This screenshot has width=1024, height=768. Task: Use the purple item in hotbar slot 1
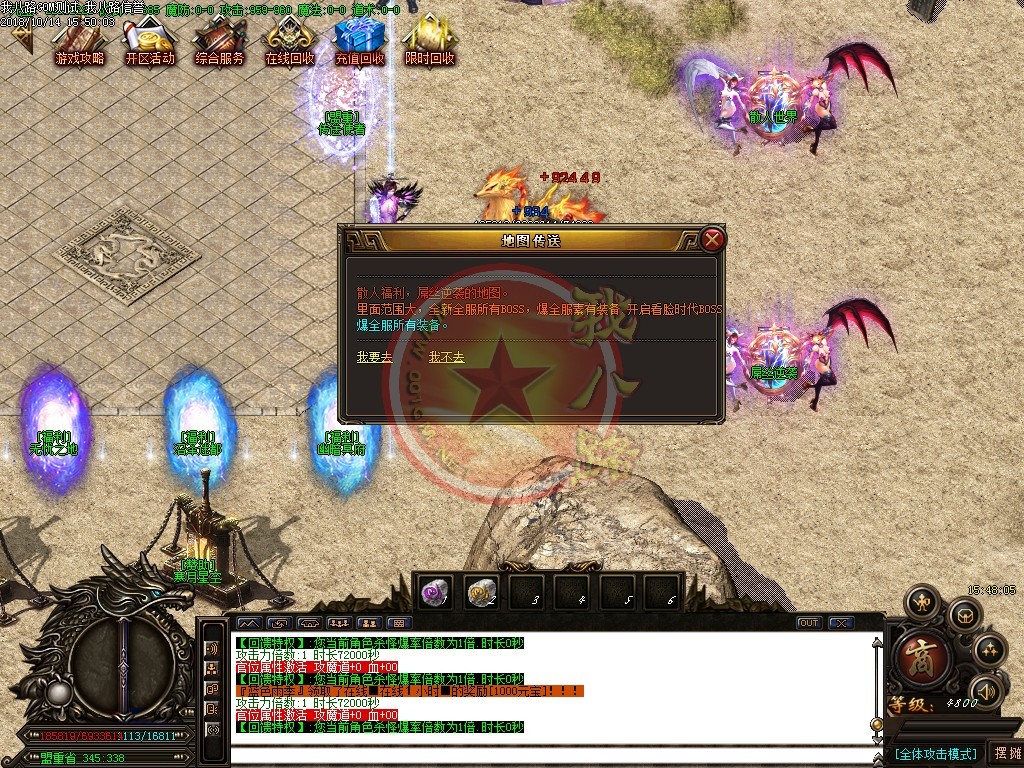[435, 591]
